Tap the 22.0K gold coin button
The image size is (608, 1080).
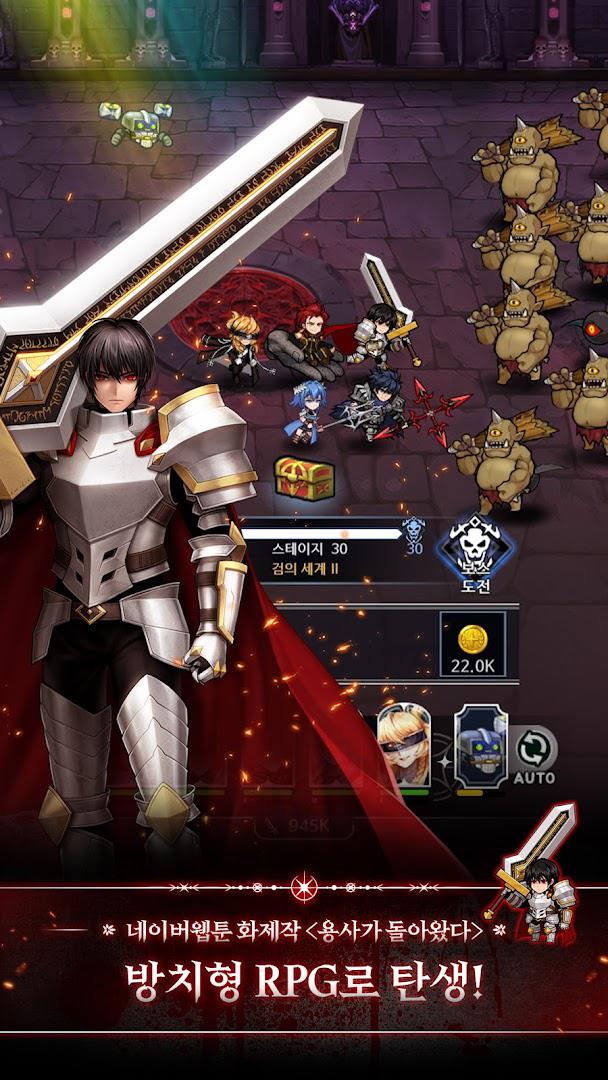[469, 649]
